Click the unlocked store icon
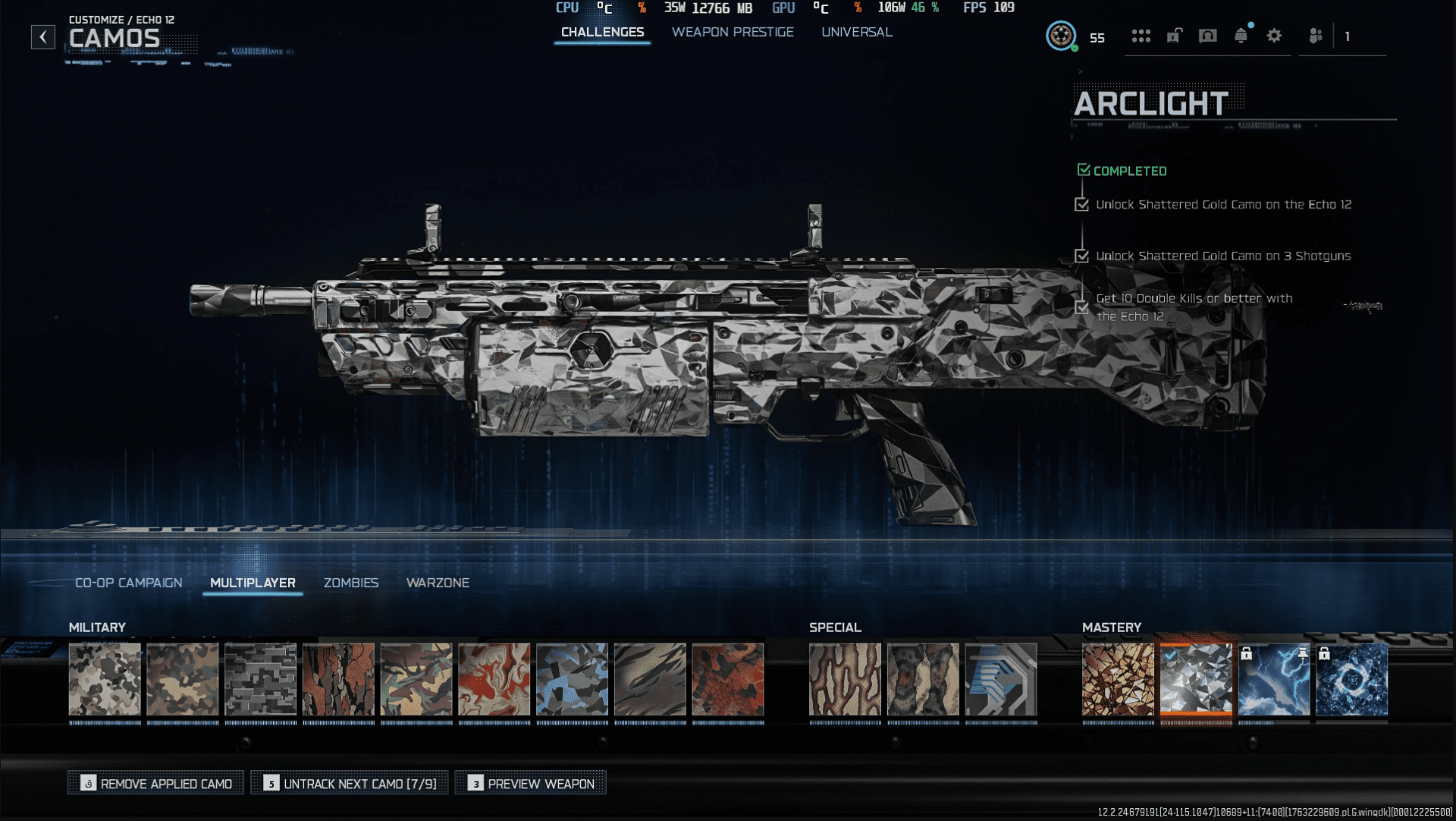Viewport: 1456px width, 821px height. click(x=1174, y=36)
